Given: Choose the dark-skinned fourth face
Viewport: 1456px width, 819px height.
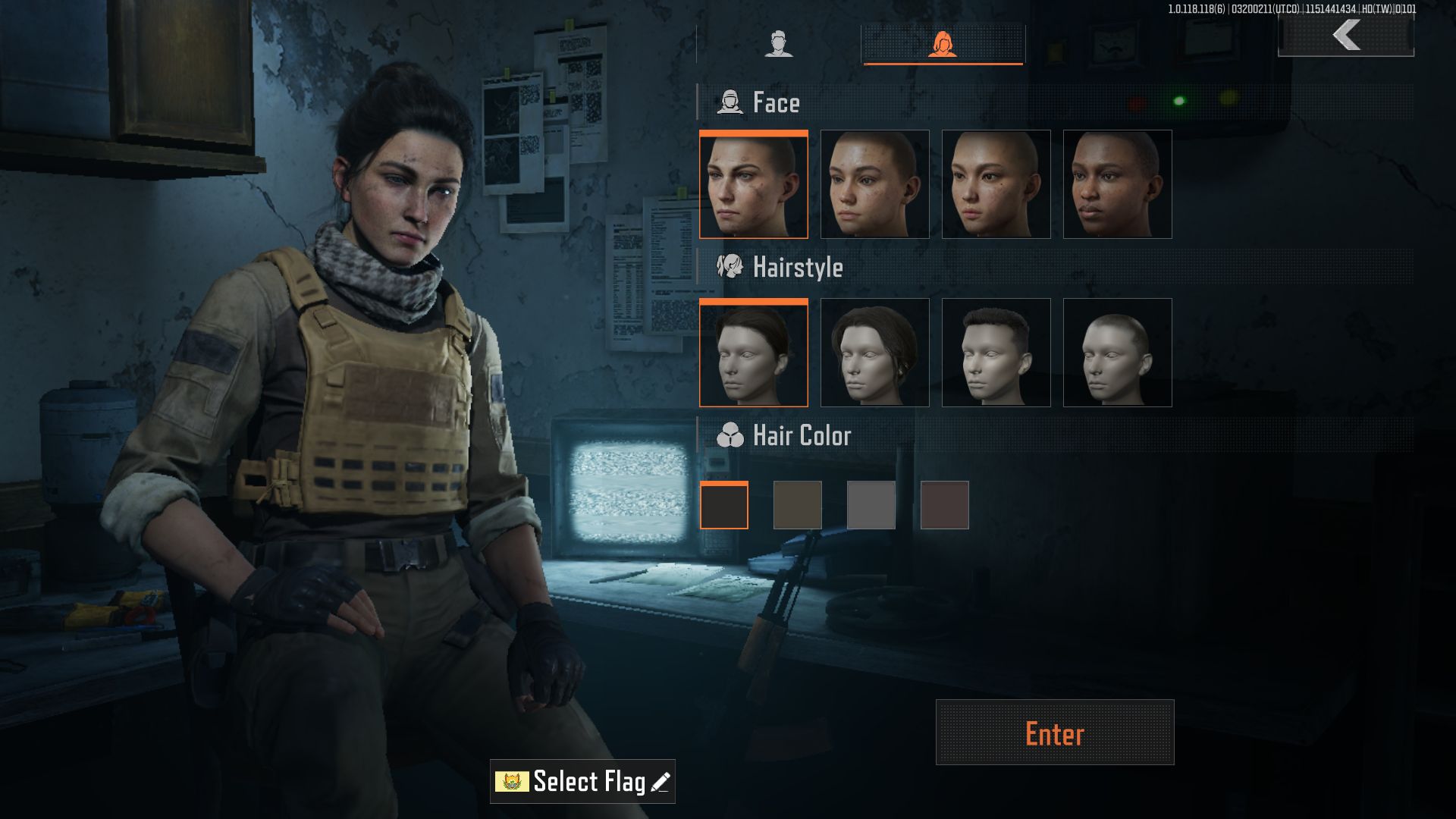Looking at the screenshot, I should (x=1117, y=184).
